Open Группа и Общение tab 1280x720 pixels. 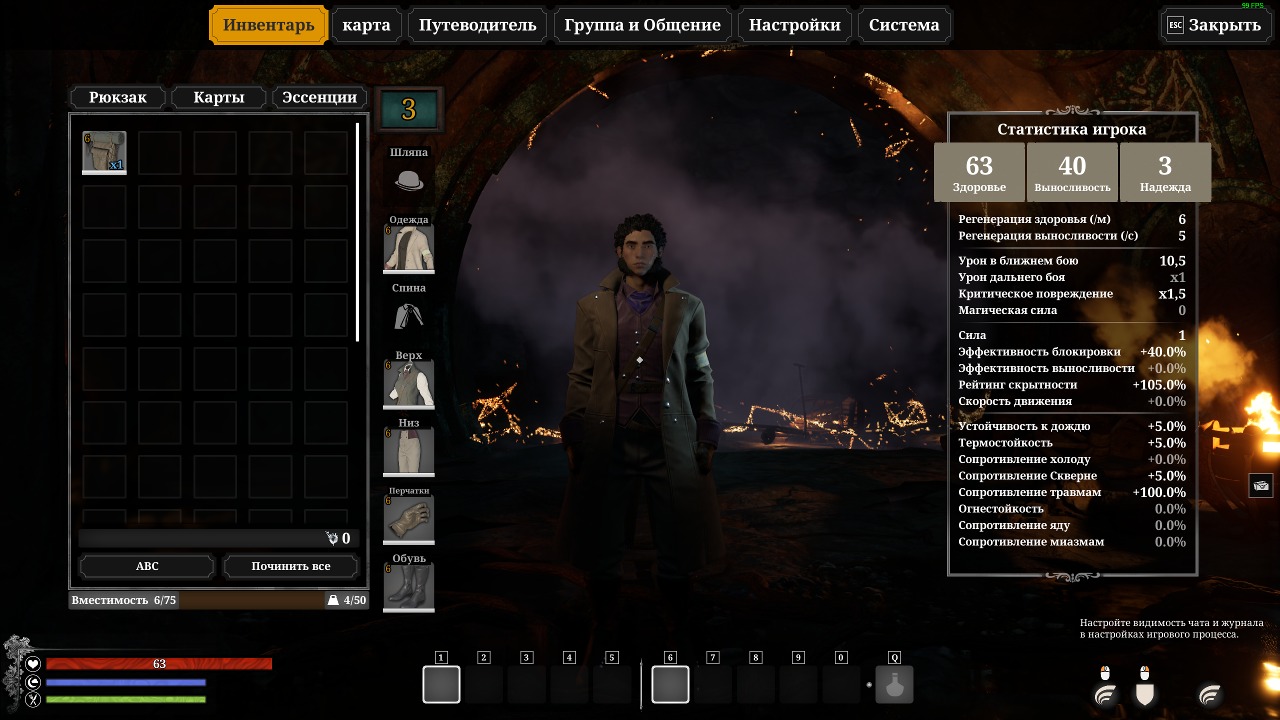point(642,25)
